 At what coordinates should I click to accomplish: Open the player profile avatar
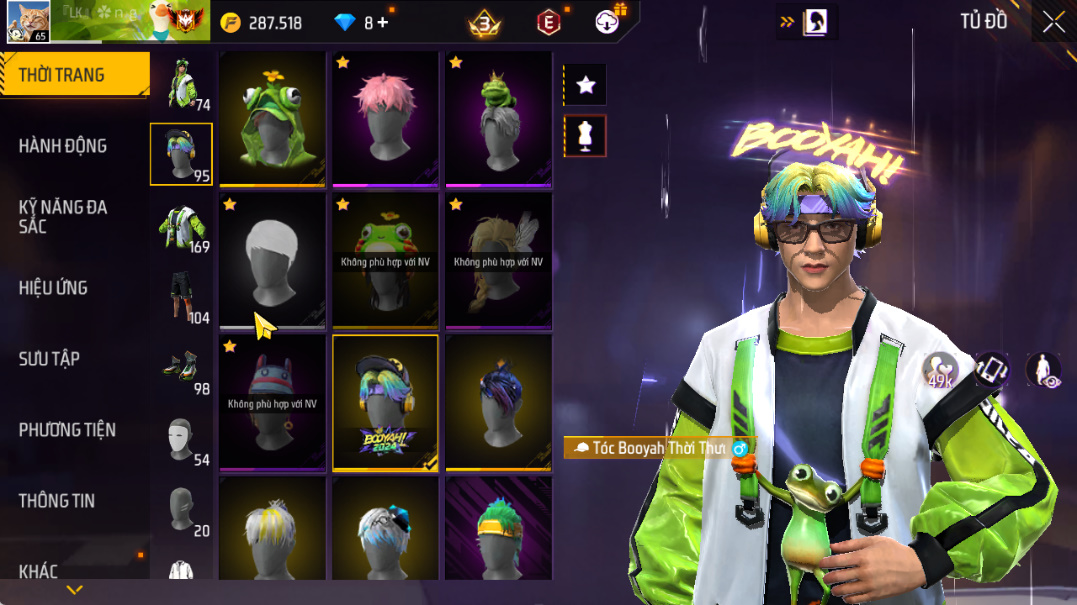(27, 22)
